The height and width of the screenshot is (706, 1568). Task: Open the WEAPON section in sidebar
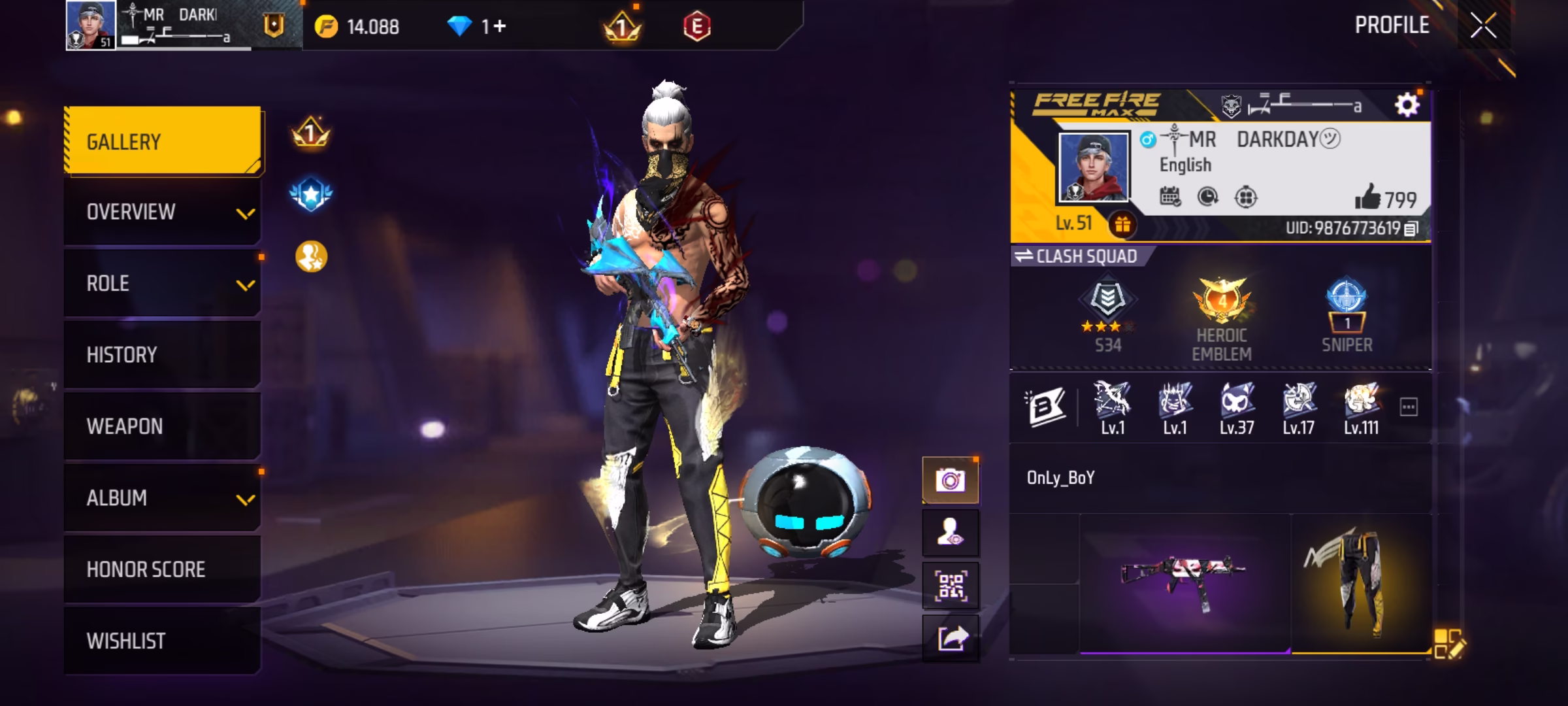click(x=162, y=426)
